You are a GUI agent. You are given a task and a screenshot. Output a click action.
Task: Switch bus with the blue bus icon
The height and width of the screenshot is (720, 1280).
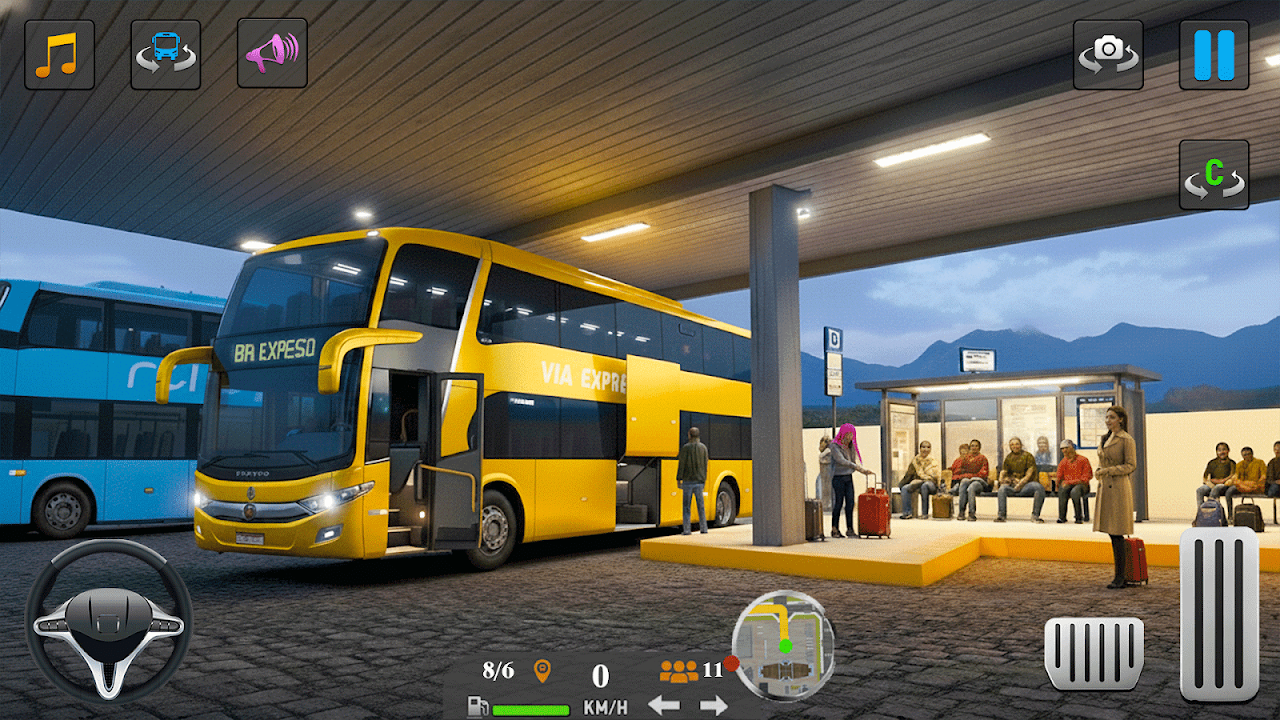click(165, 54)
